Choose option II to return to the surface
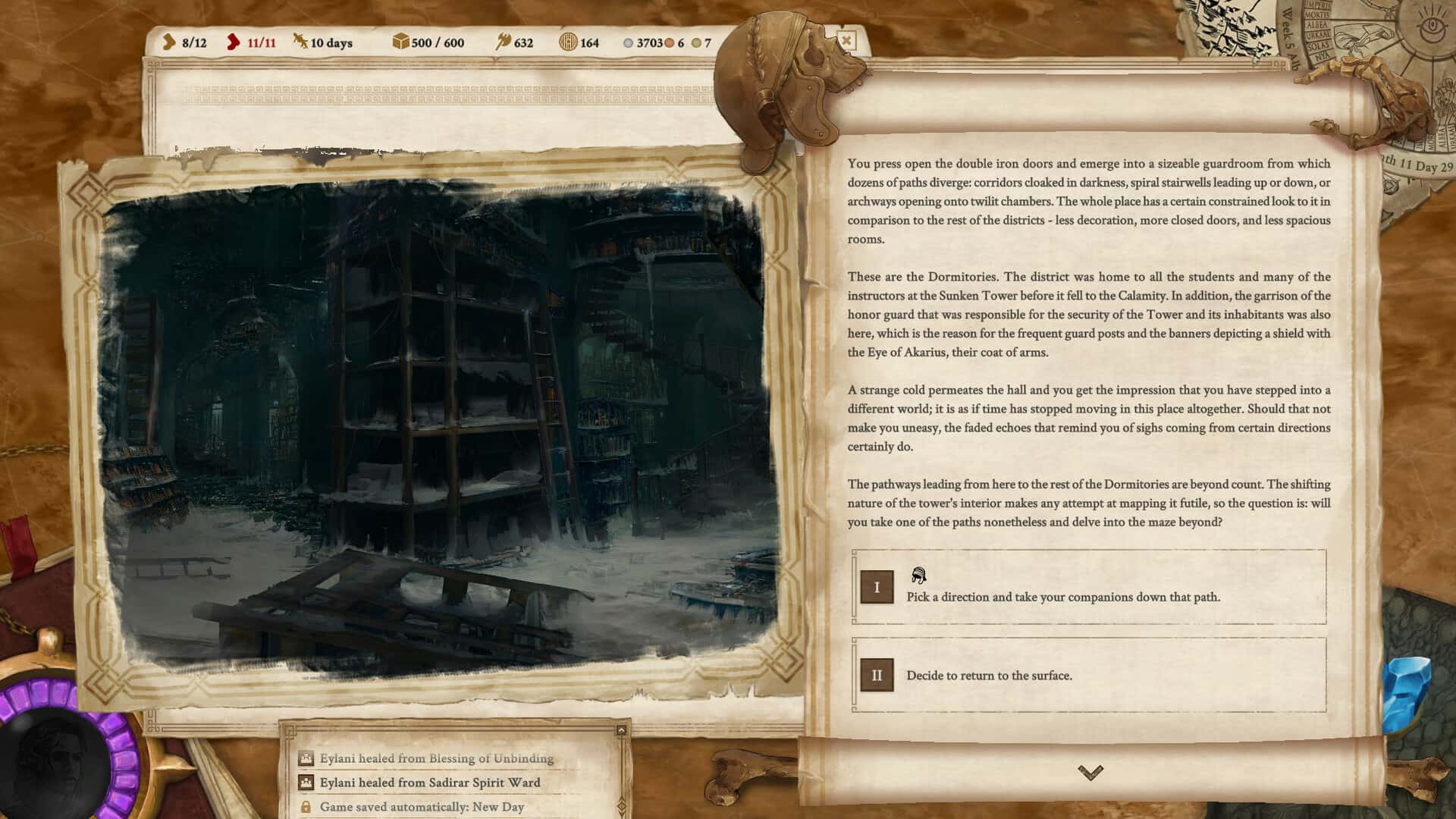The width and height of the screenshot is (1456, 819). [x=877, y=673]
